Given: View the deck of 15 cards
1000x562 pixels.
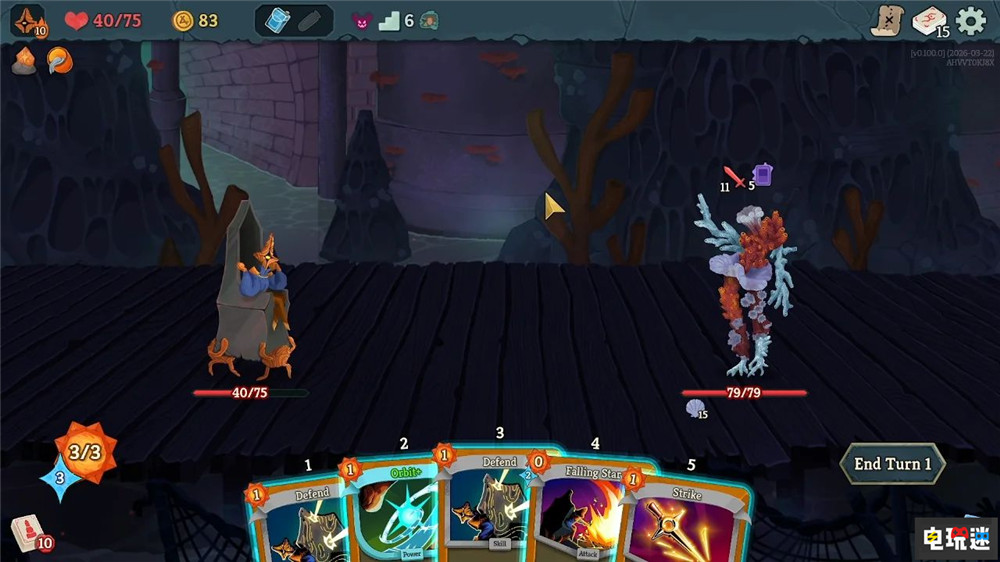Looking at the screenshot, I should [929, 21].
